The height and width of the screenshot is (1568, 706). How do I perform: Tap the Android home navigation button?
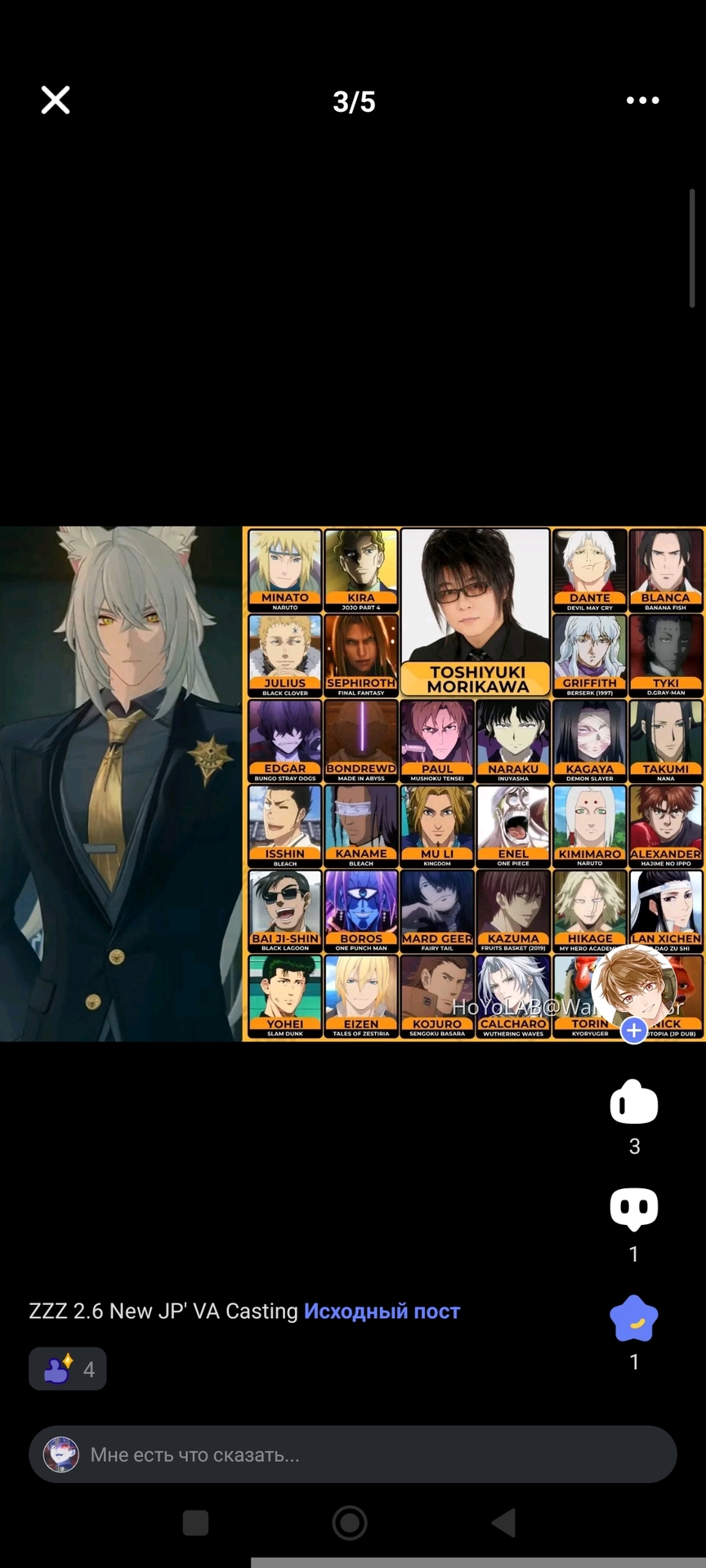click(x=350, y=1523)
